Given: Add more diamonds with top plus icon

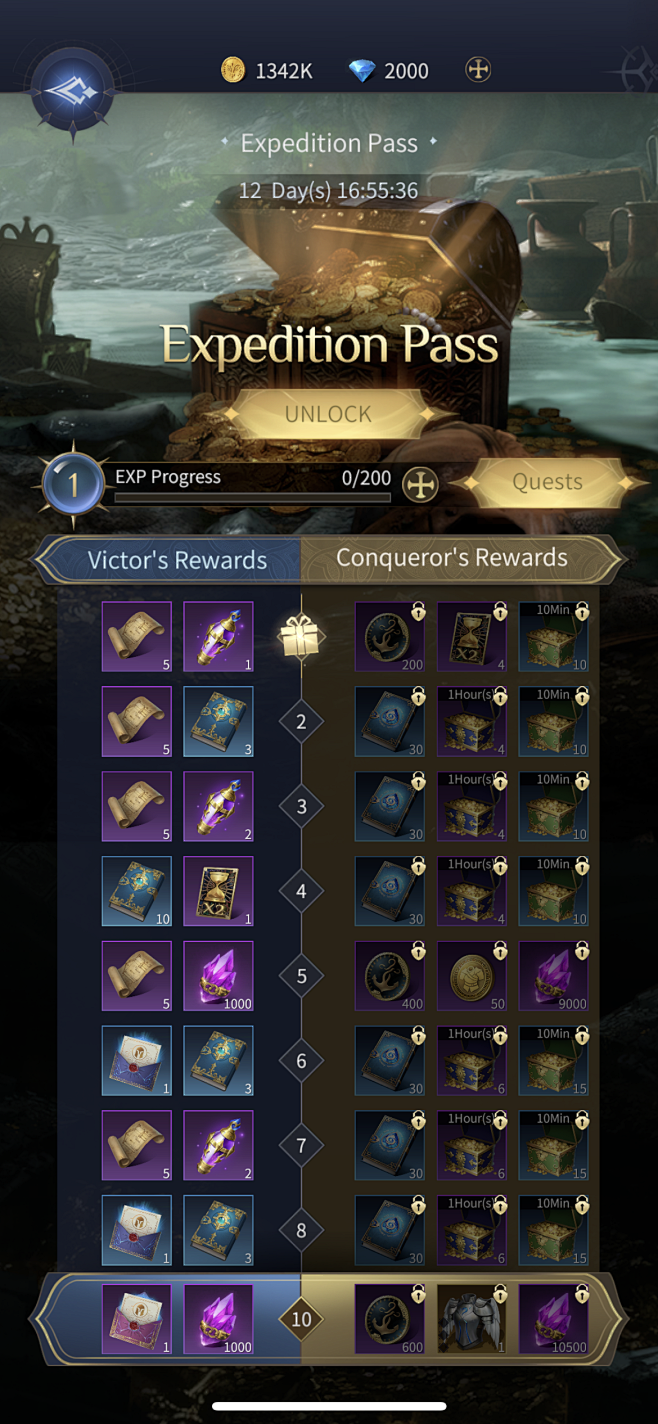Looking at the screenshot, I should click(x=479, y=70).
